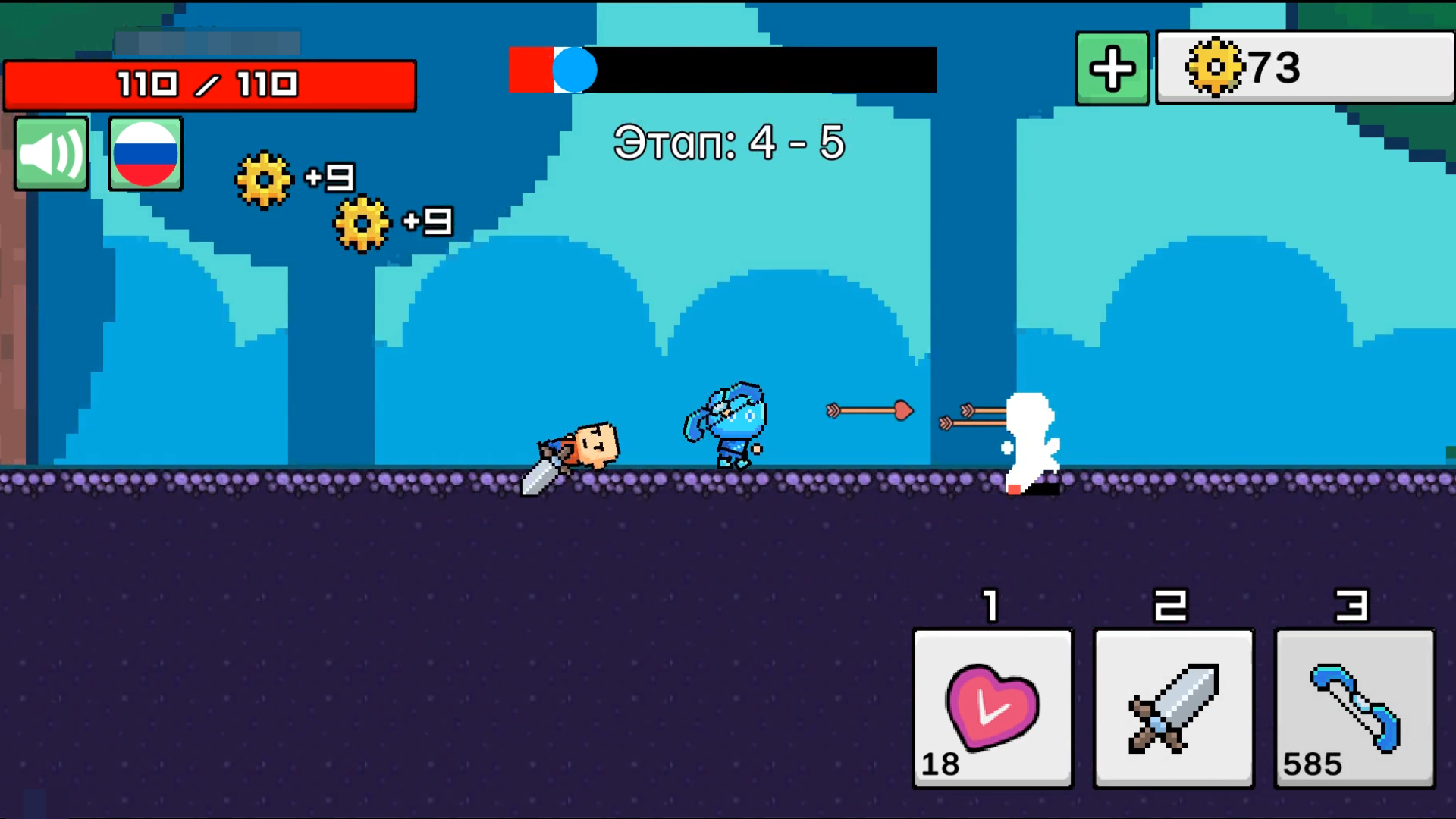
Task: Switch to item tab labeled 3
Action: tap(1354, 604)
